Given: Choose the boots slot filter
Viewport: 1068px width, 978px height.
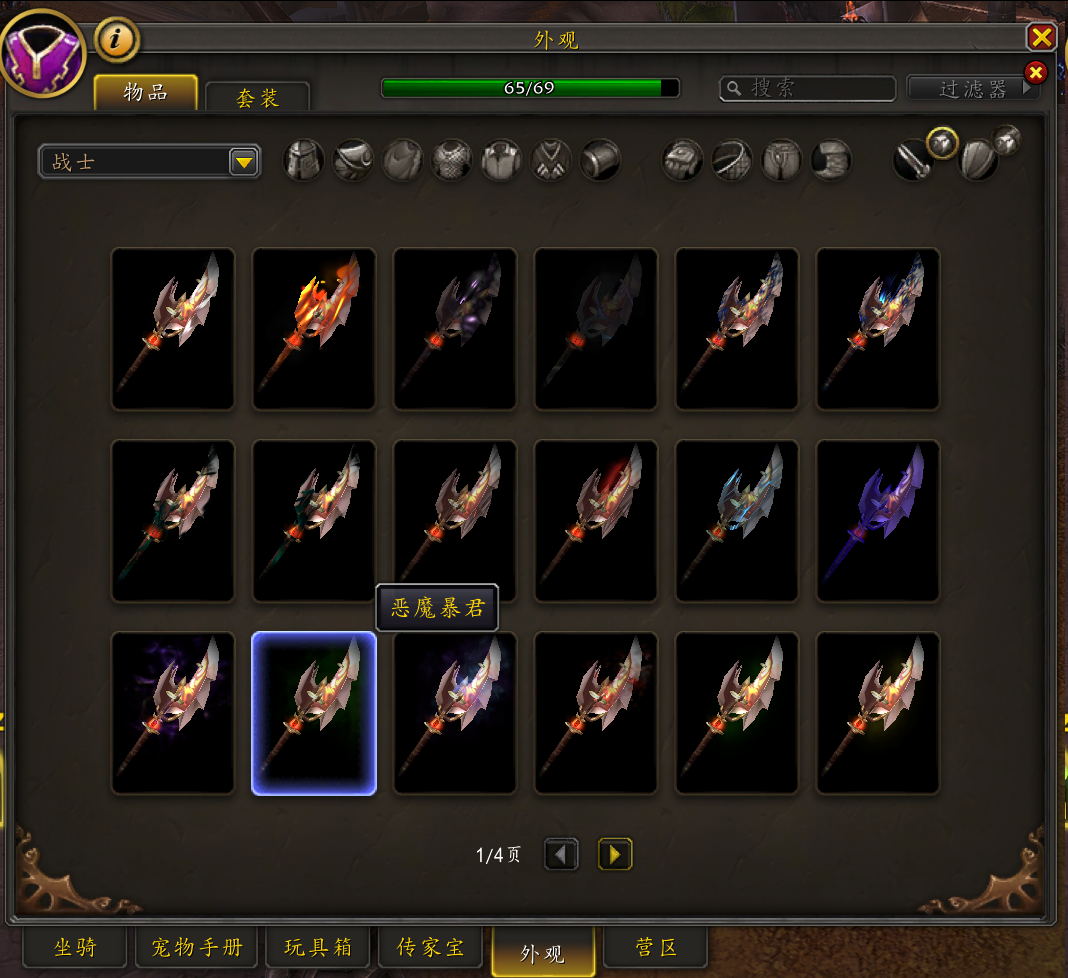Looking at the screenshot, I should coord(832,160).
